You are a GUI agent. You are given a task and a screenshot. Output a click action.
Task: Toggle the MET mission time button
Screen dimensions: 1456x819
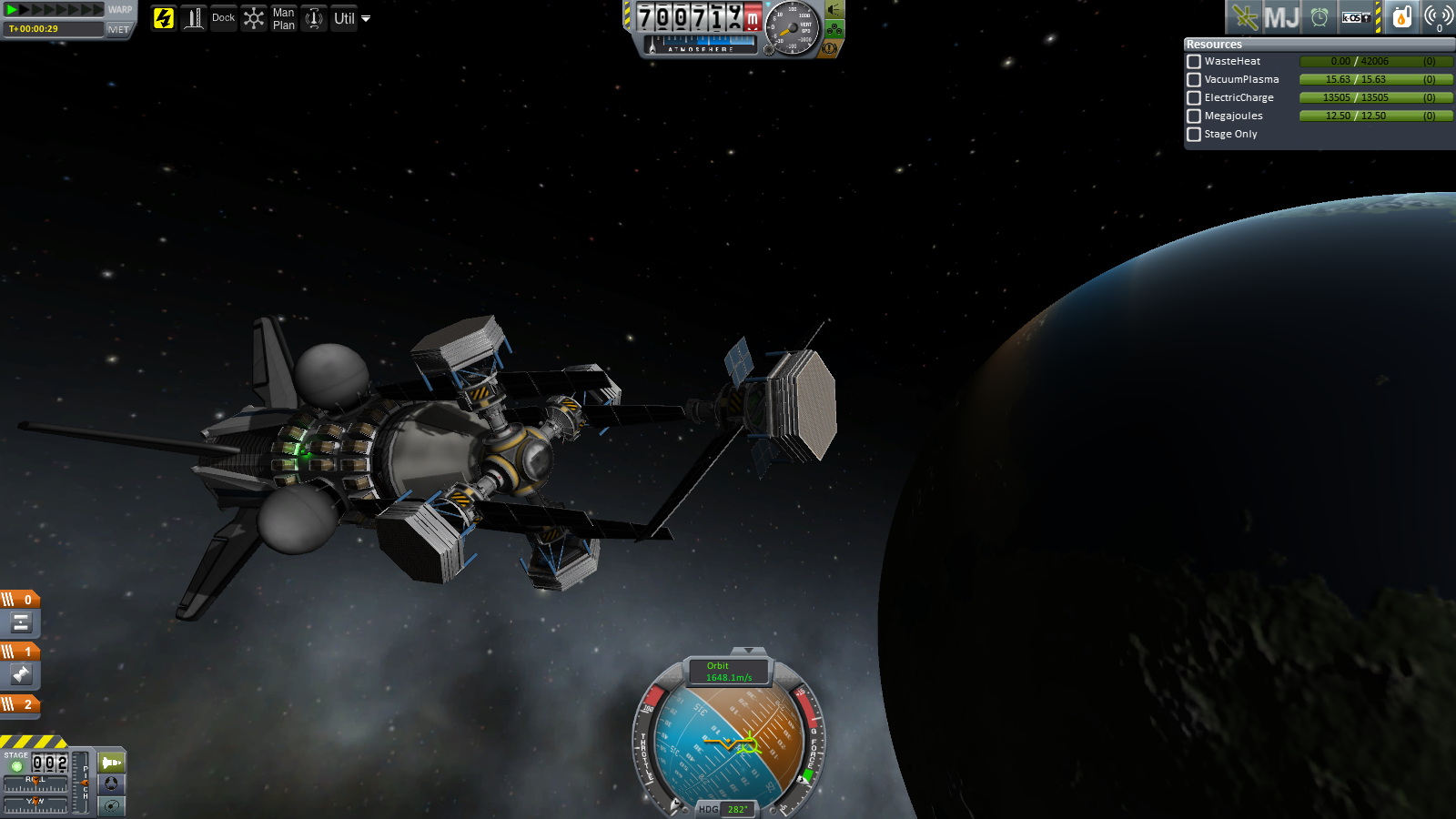118,29
